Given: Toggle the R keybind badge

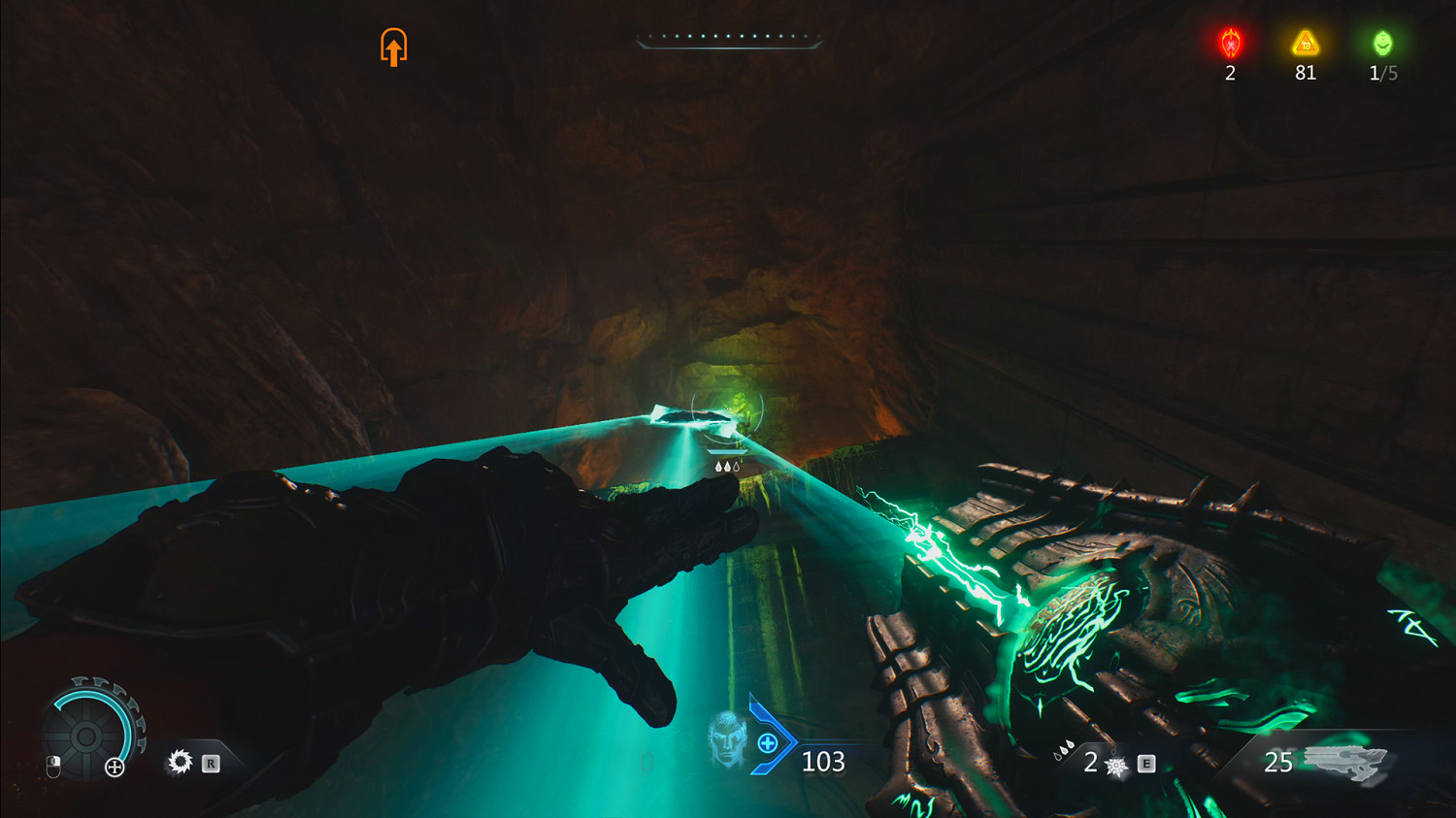Looking at the screenshot, I should coord(210,765).
